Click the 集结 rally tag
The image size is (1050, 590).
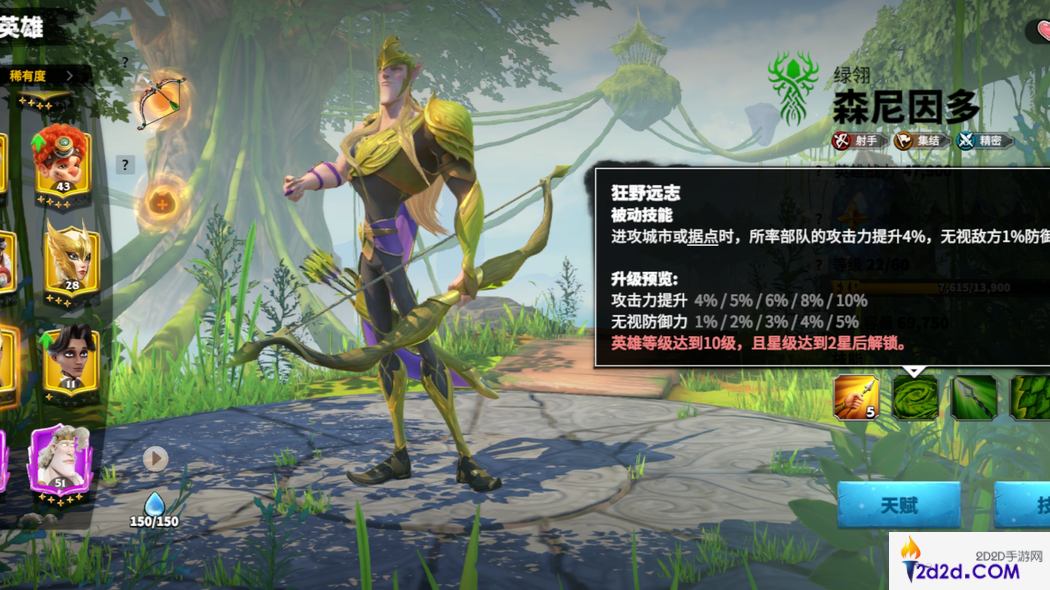click(x=919, y=141)
